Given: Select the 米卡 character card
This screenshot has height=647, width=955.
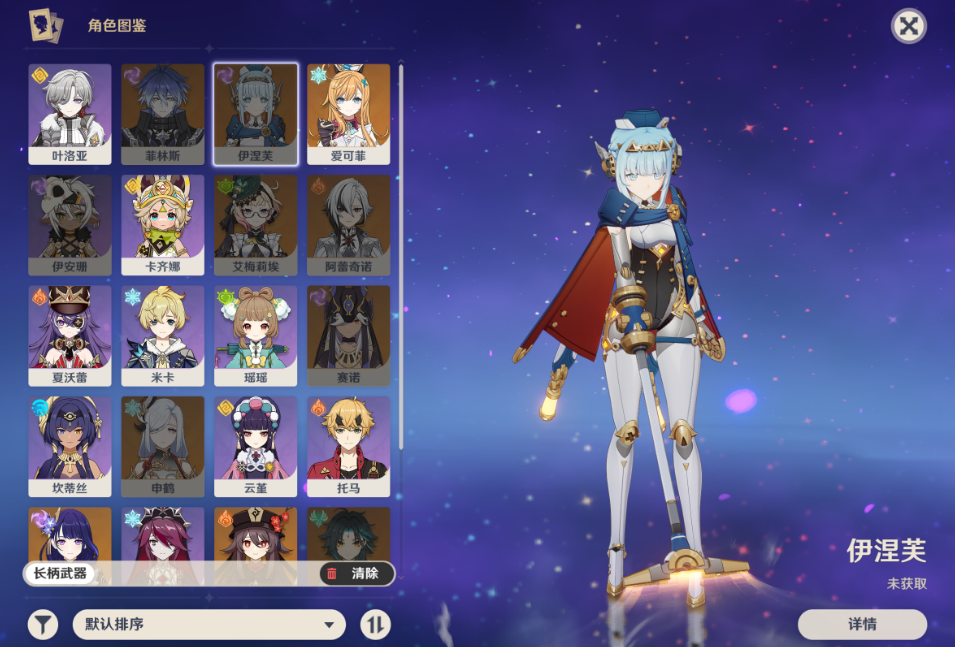Looking at the screenshot, I should tap(162, 335).
